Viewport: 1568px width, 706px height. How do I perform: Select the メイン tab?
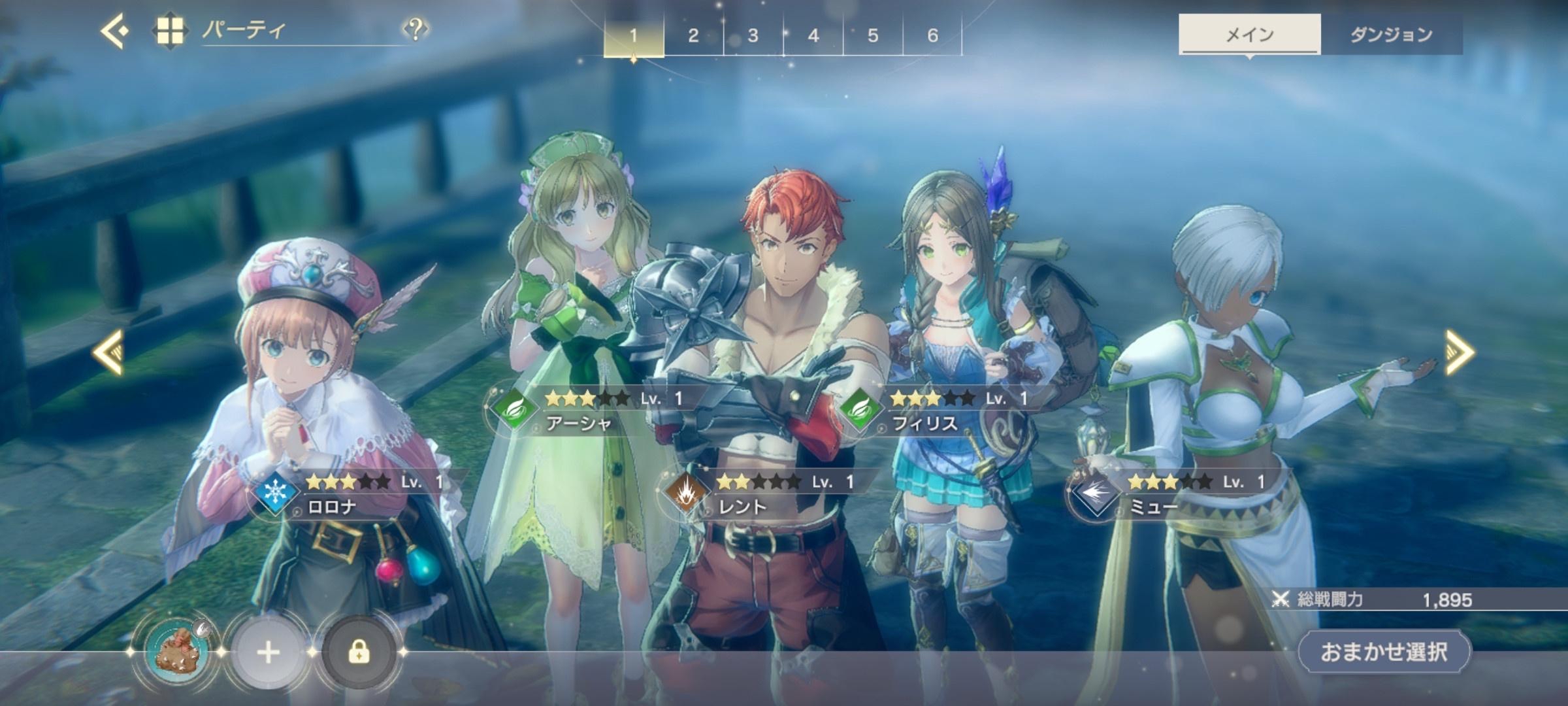[1249, 35]
